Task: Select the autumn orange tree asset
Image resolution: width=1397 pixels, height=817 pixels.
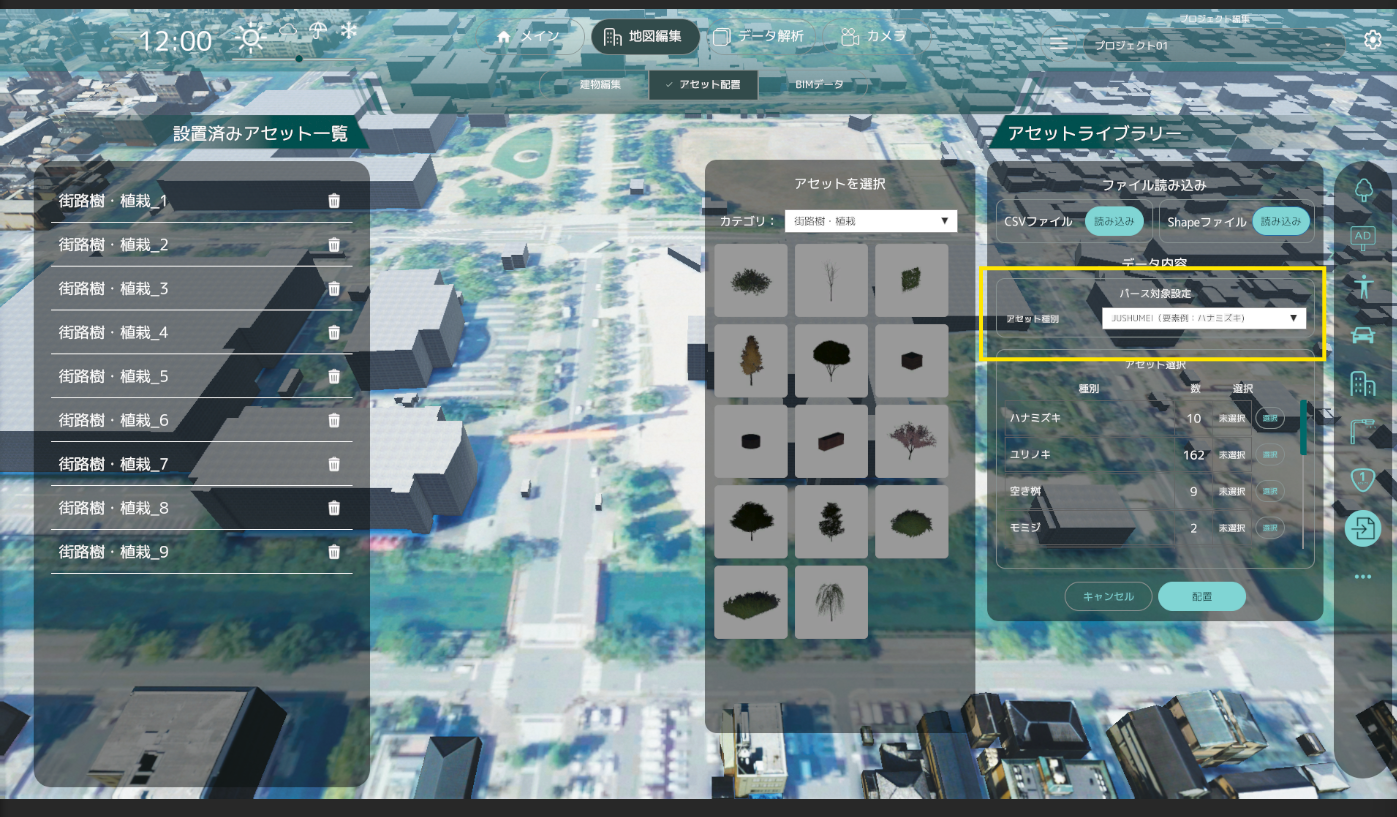Action: coord(751,360)
